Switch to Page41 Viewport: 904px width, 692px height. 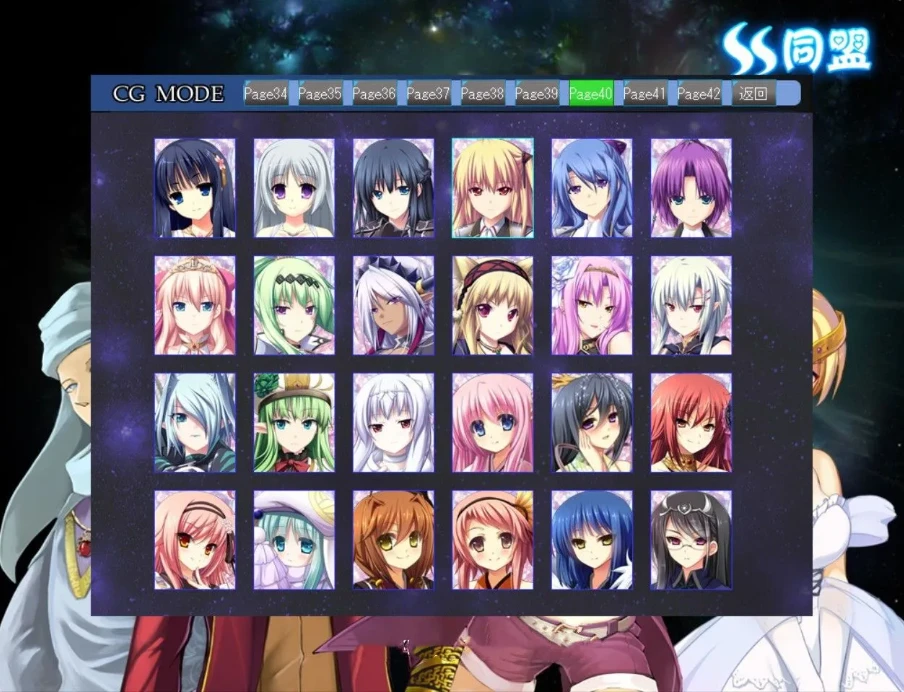coord(644,94)
